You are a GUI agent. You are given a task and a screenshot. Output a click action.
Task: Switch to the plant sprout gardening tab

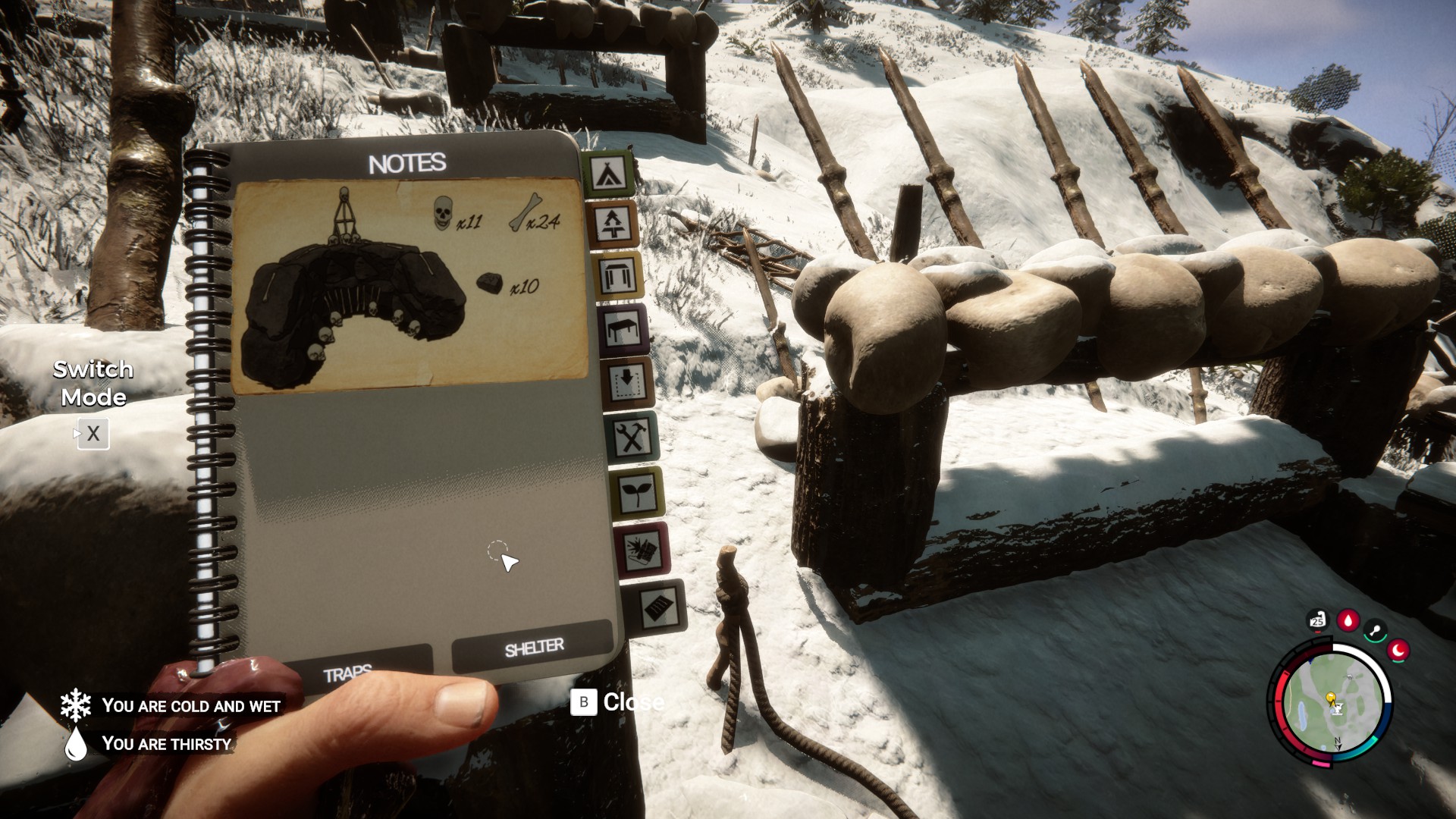637,493
